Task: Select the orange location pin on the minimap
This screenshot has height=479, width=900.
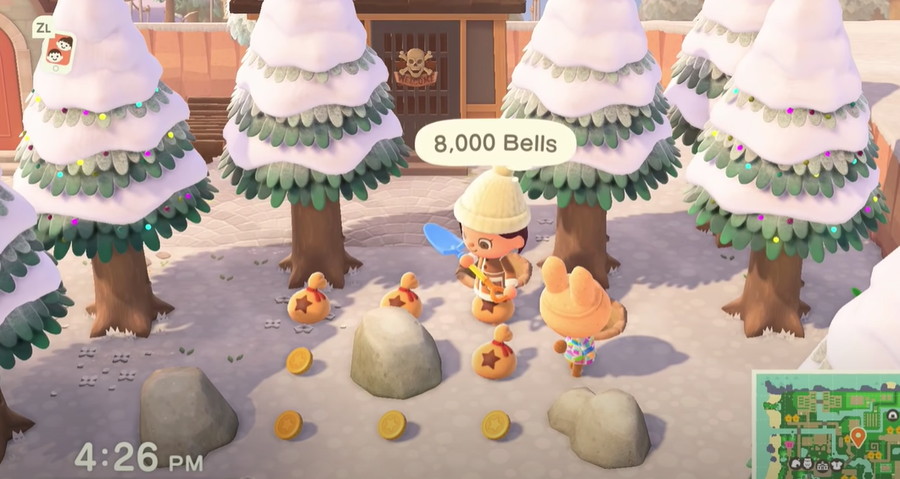Action: (x=857, y=436)
